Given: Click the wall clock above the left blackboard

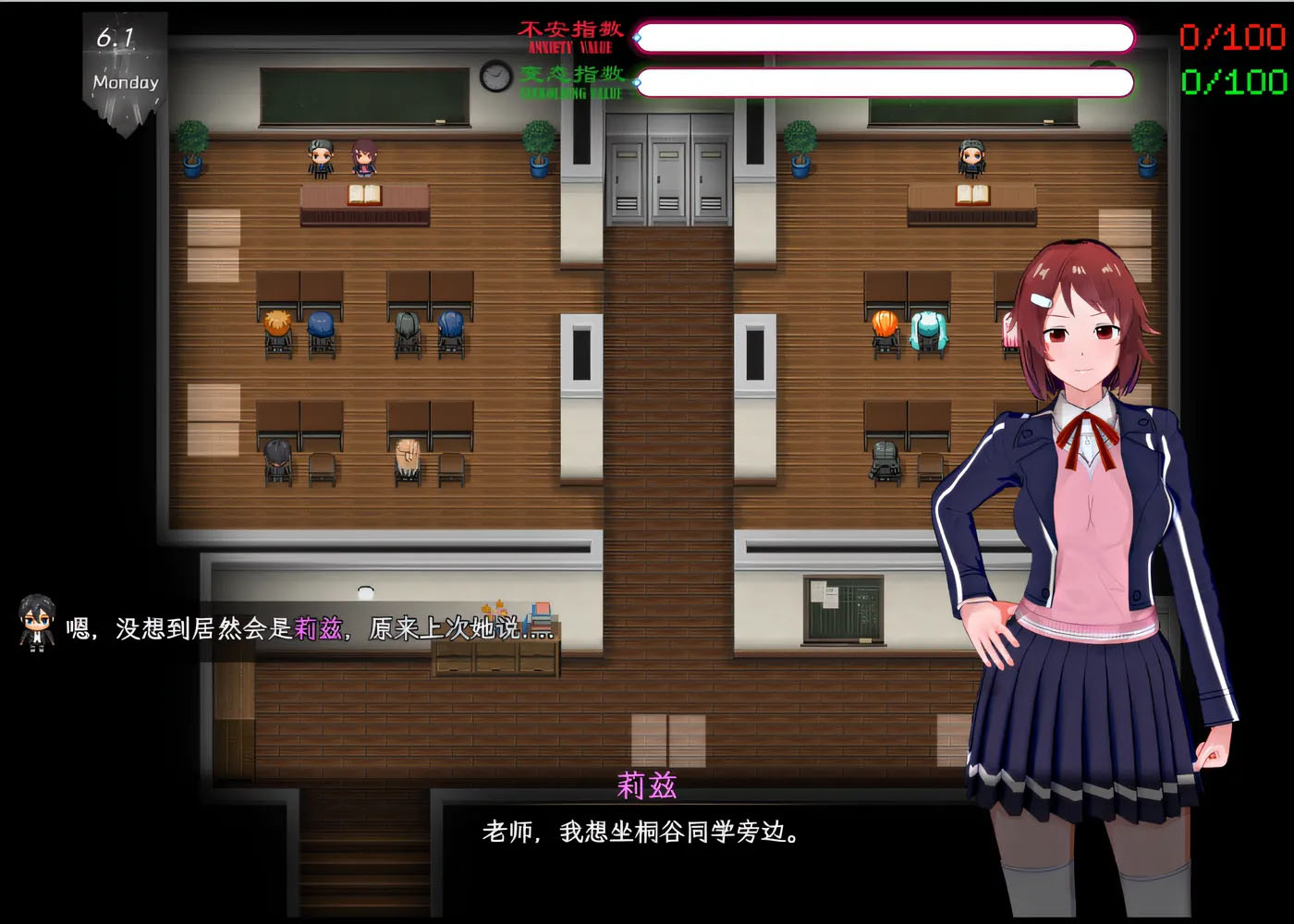Looking at the screenshot, I should click(x=495, y=78).
